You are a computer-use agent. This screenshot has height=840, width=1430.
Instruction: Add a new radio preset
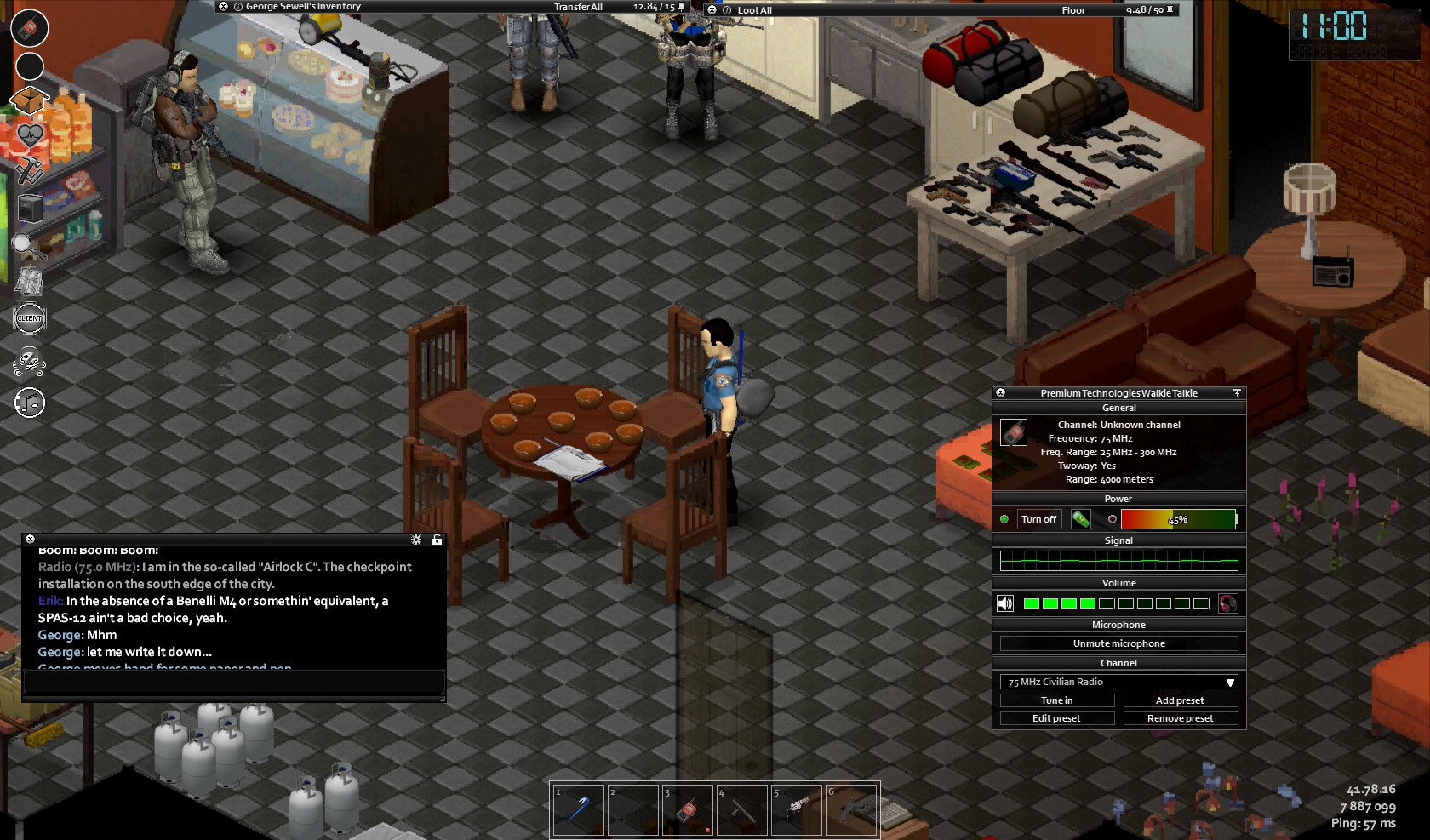coord(1180,700)
